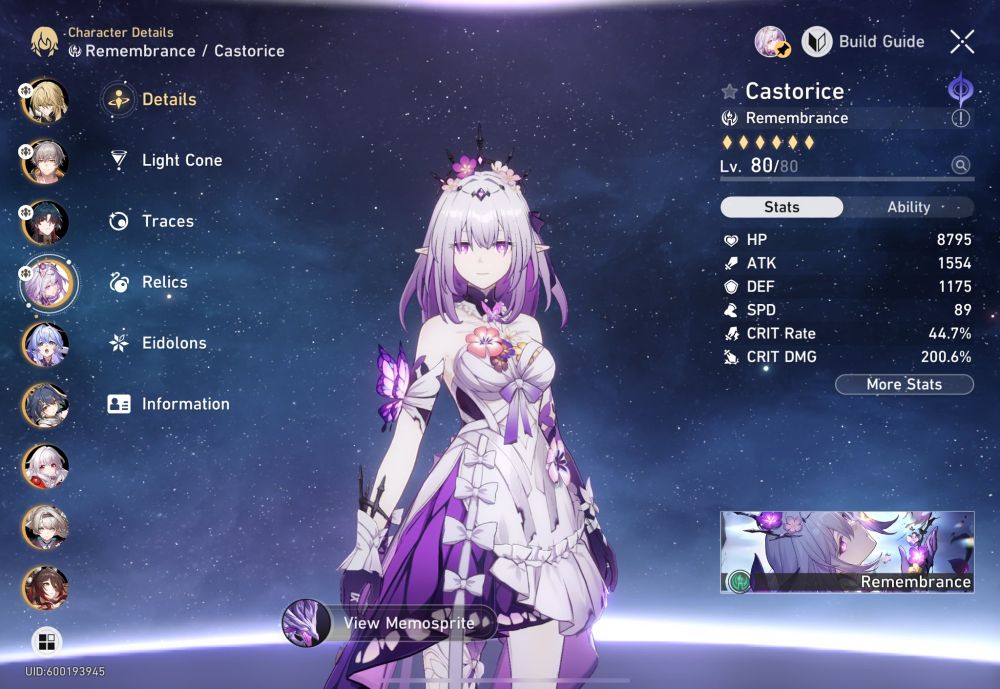Choose the blue-haired character portrait
The height and width of the screenshot is (689, 1000).
(45, 344)
